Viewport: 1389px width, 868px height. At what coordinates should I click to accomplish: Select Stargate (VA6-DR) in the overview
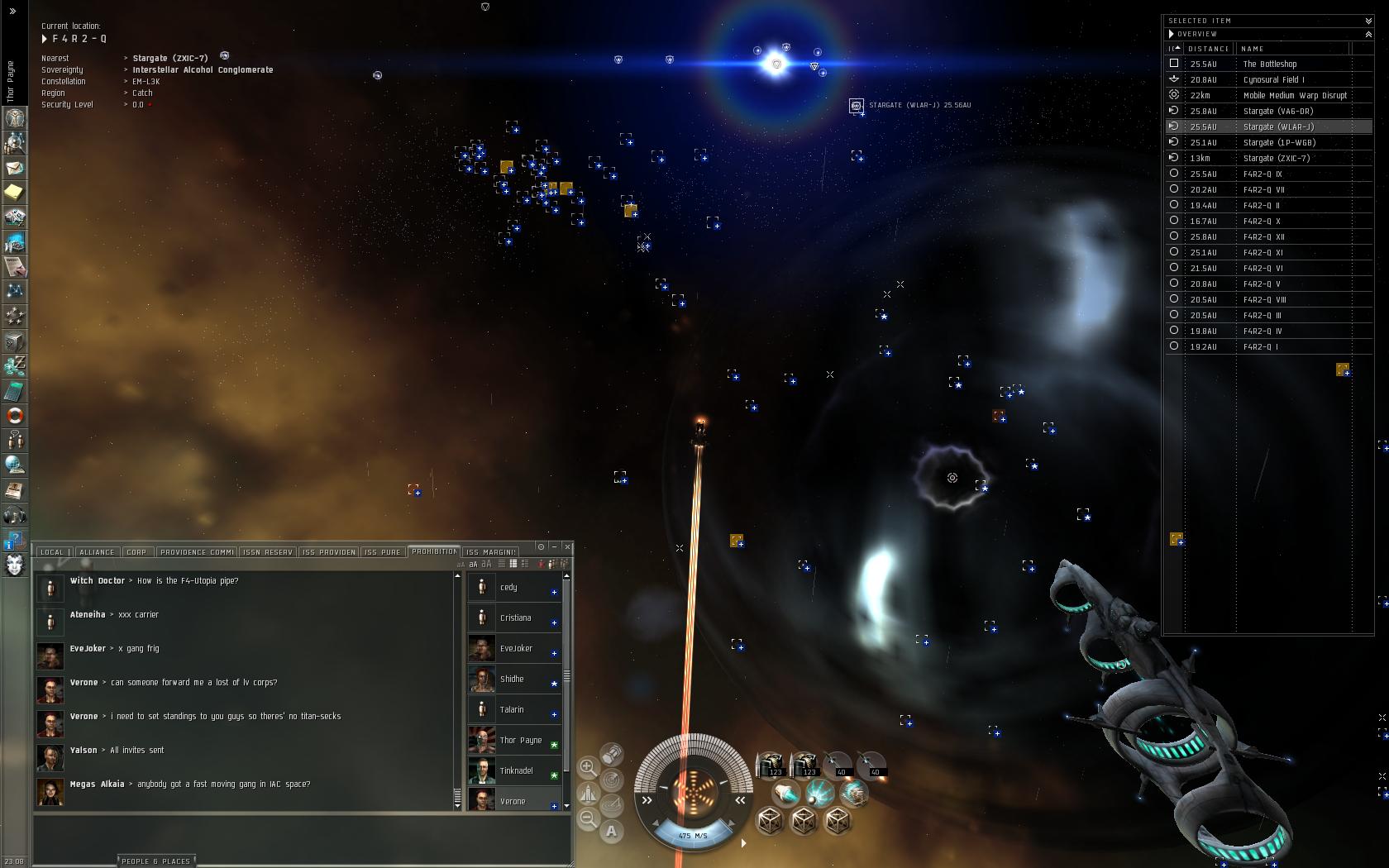click(x=1277, y=111)
